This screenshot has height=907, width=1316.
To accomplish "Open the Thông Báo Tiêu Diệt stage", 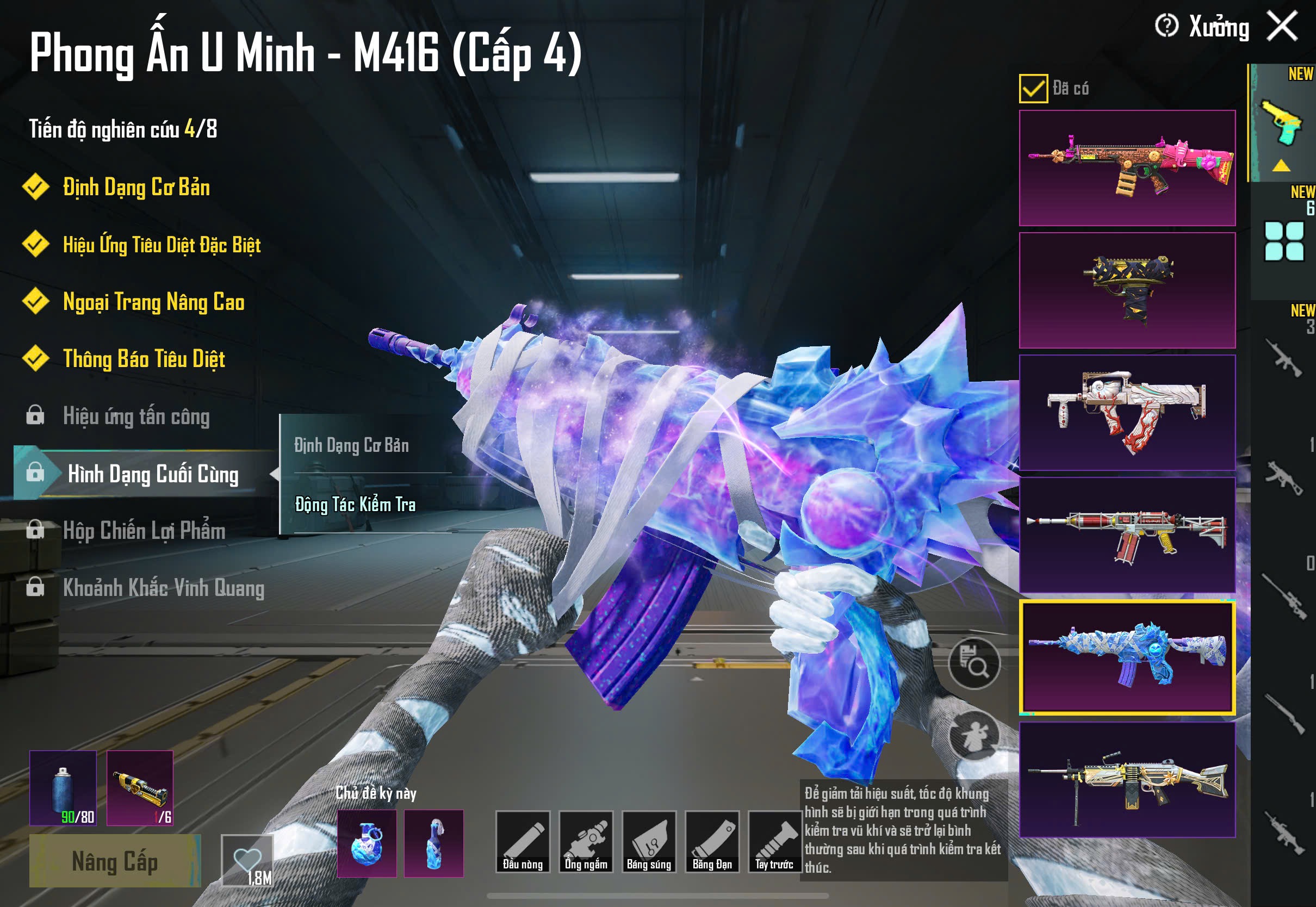I will coord(144,359).
